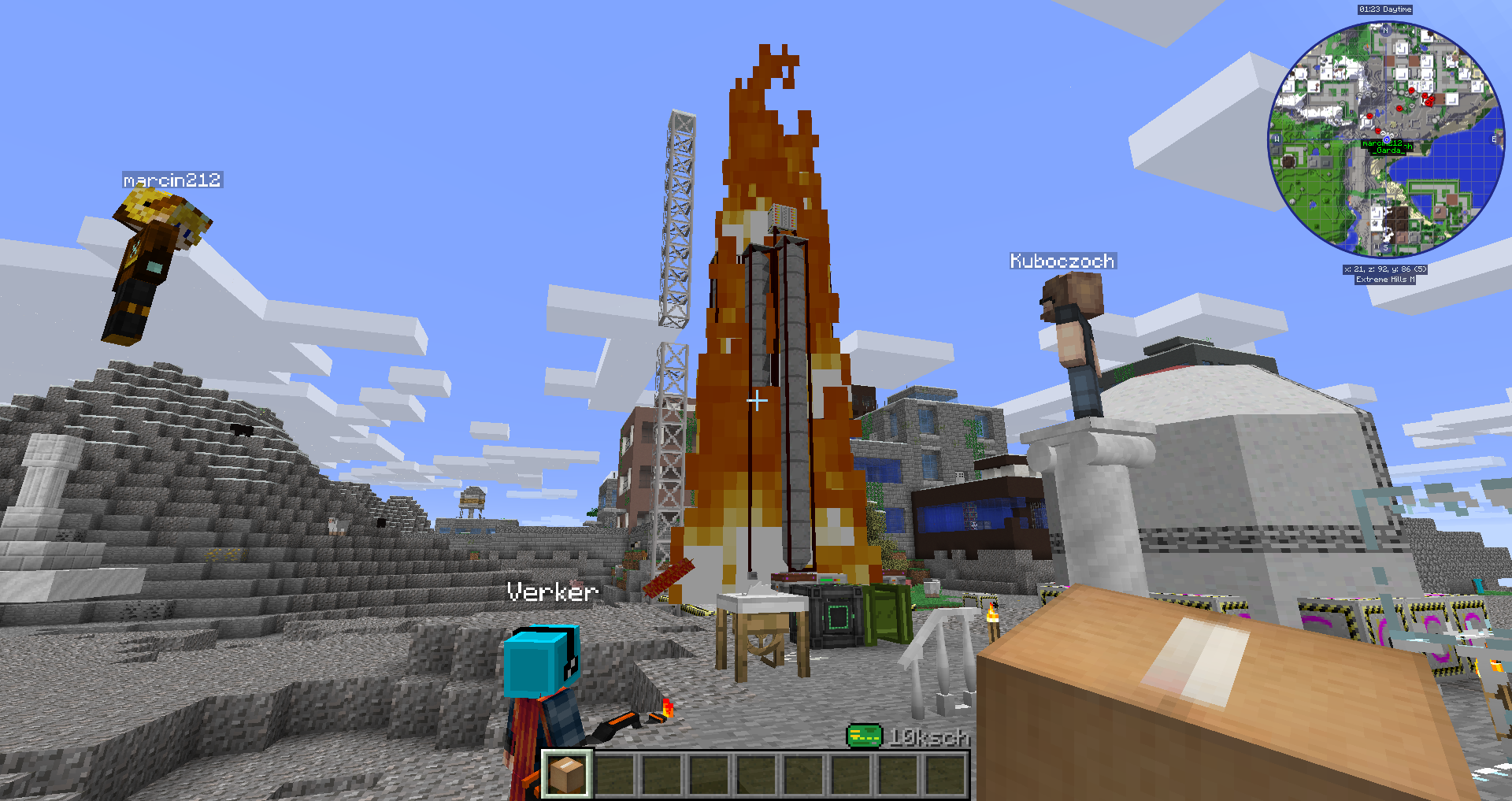Select the cardboard box hotbar slot
The image size is (1512, 801).
(567, 773)
